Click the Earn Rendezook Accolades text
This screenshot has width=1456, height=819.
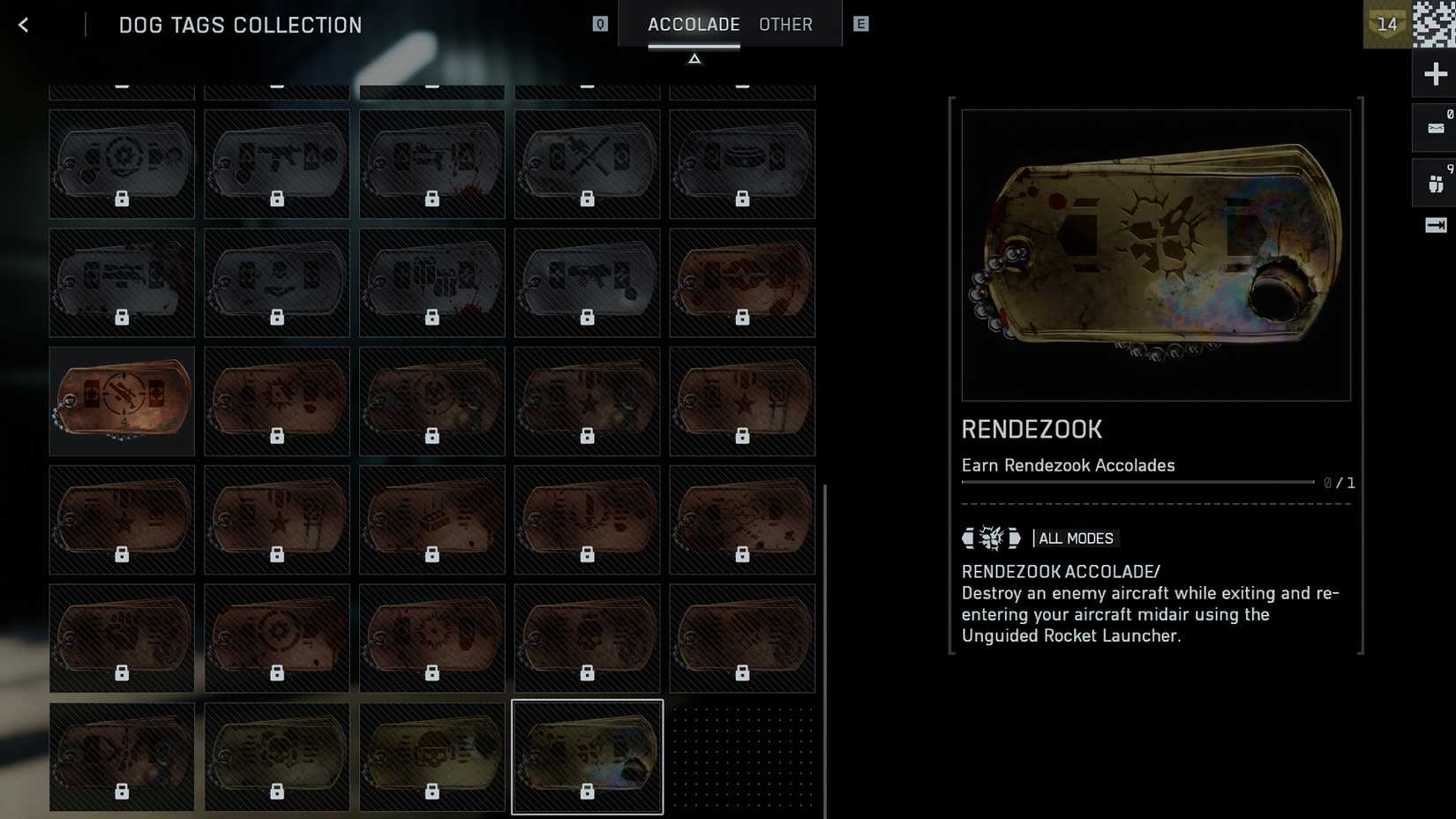1068,465
